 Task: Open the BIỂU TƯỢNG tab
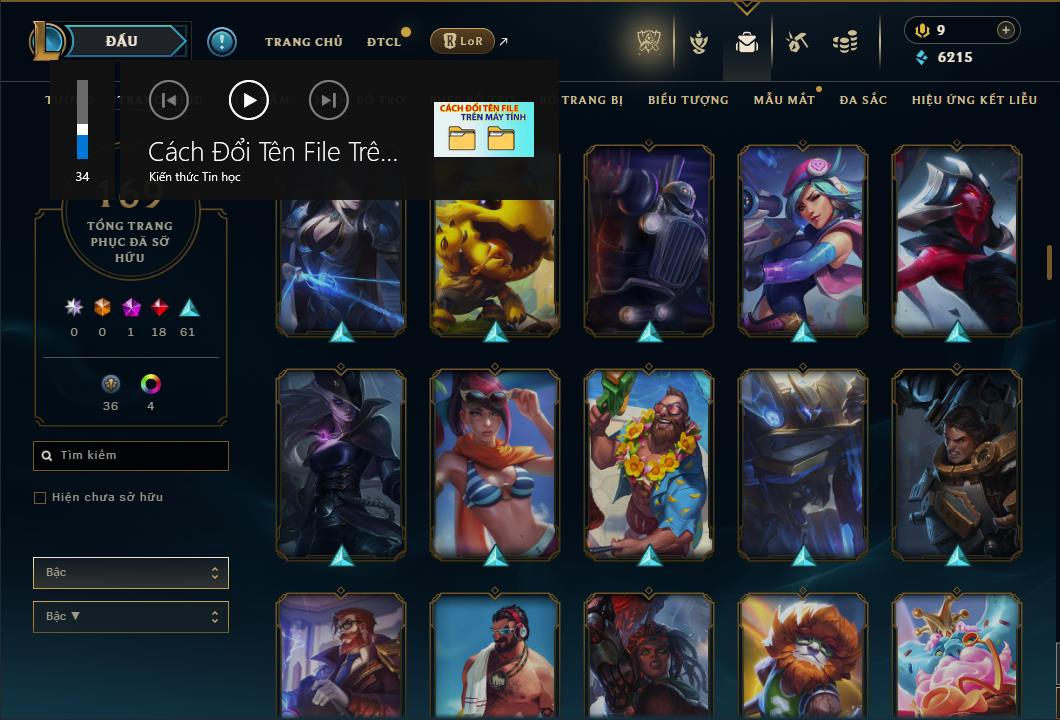[688, 100]
